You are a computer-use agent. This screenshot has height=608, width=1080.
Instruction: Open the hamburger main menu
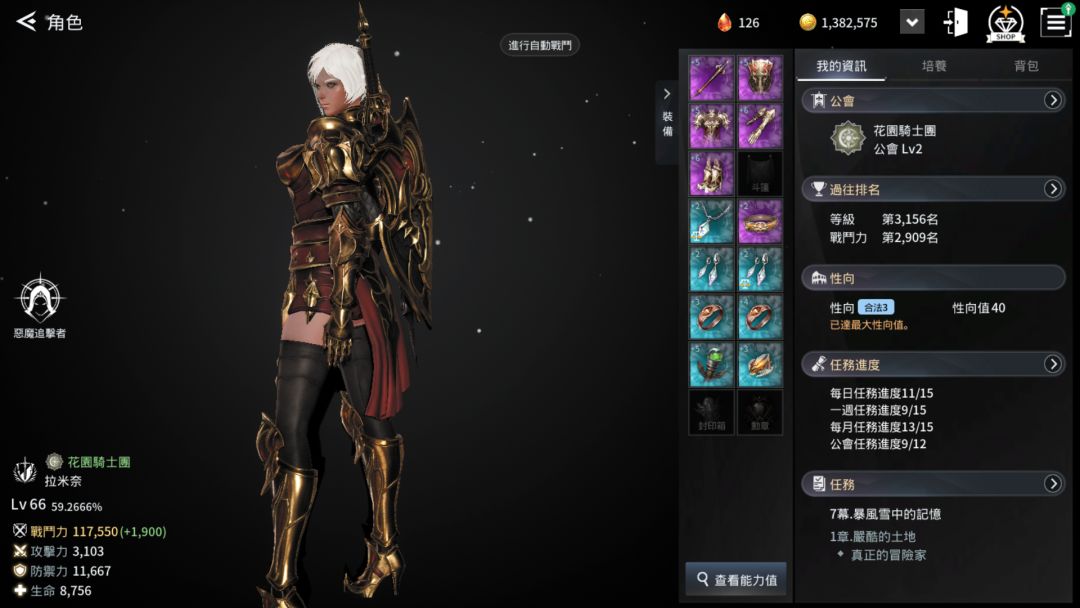(1056, 22)
